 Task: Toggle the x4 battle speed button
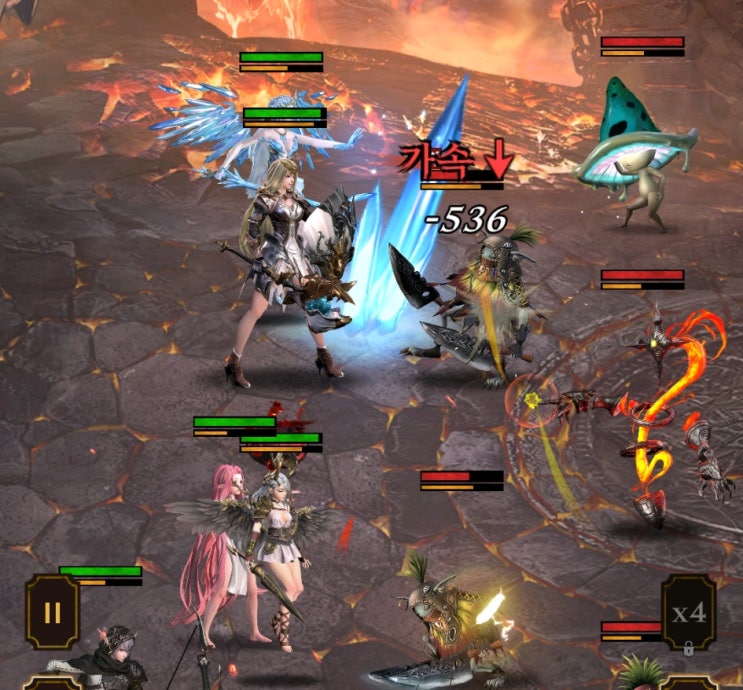pyautogui.click(x=688, y=612)
